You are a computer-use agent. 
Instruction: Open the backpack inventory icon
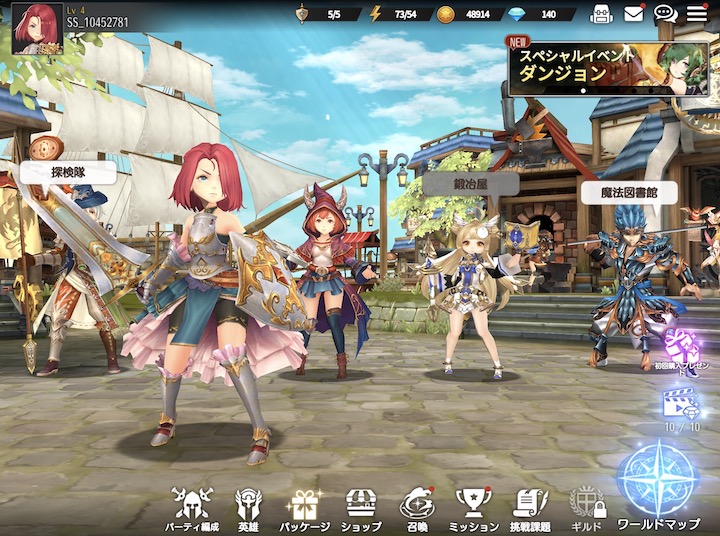coord(602,14)
